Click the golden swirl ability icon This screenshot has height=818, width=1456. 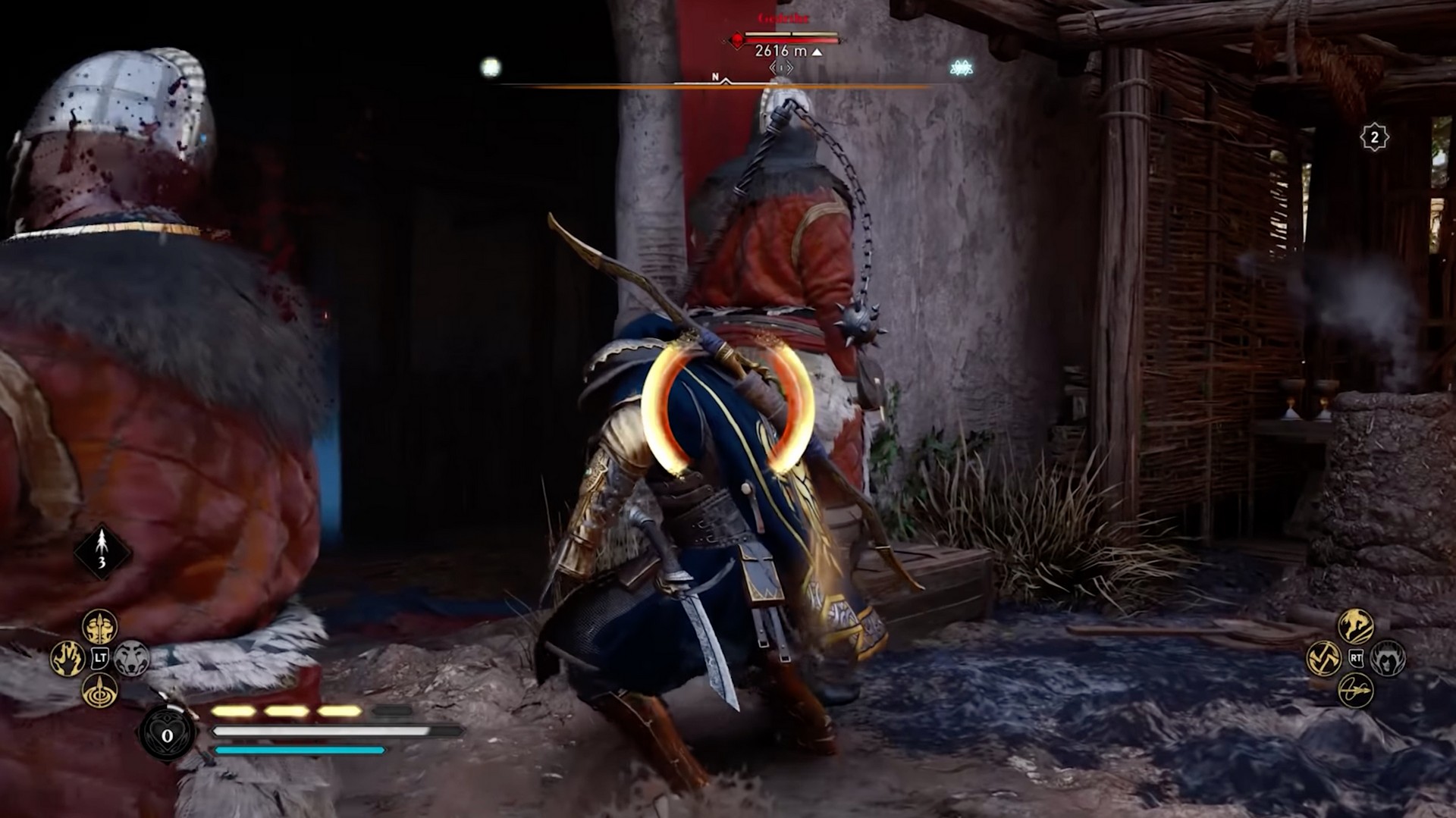tap(1323, 659)
